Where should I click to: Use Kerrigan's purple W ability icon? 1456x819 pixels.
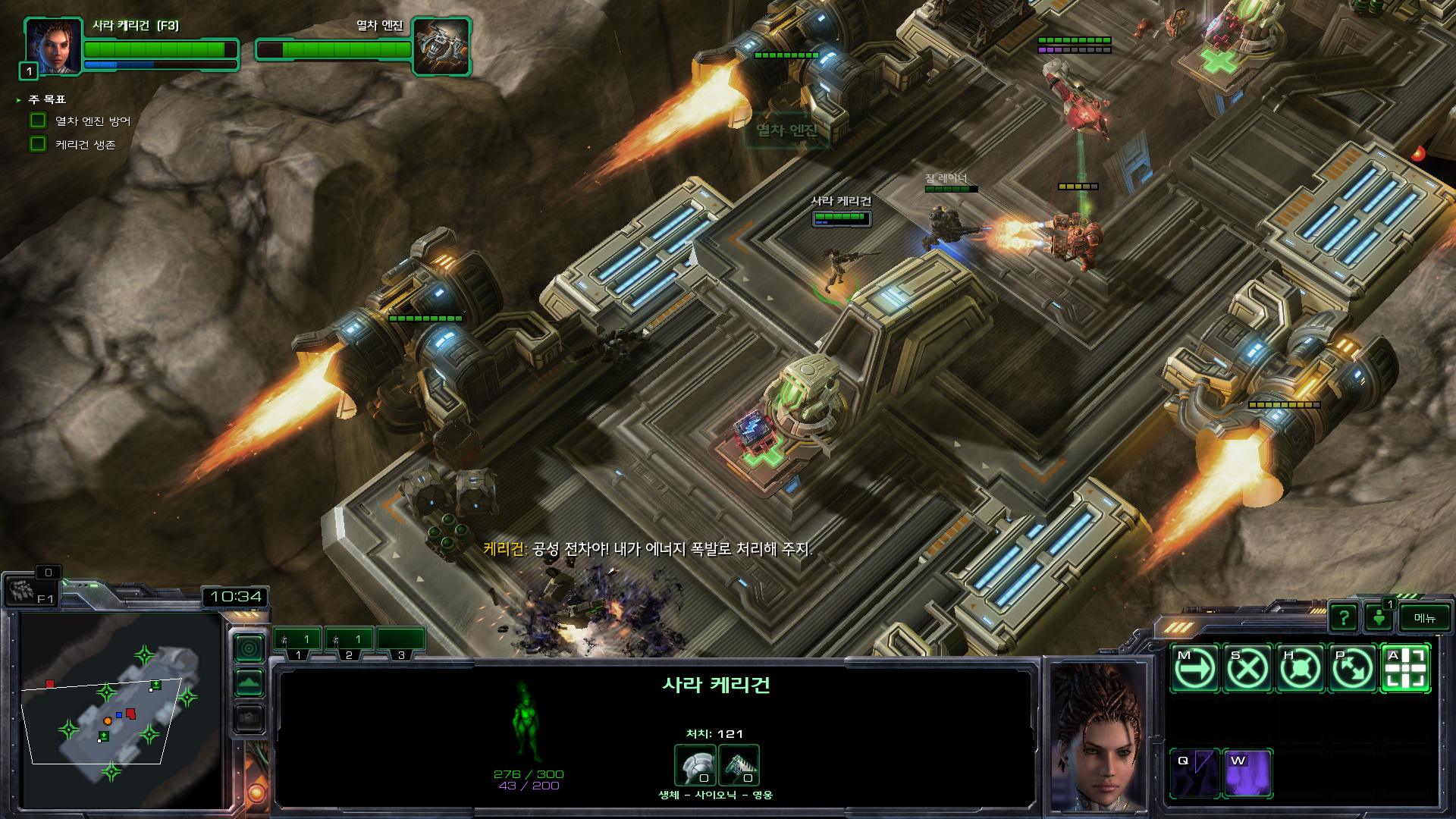coord(1247,773)
